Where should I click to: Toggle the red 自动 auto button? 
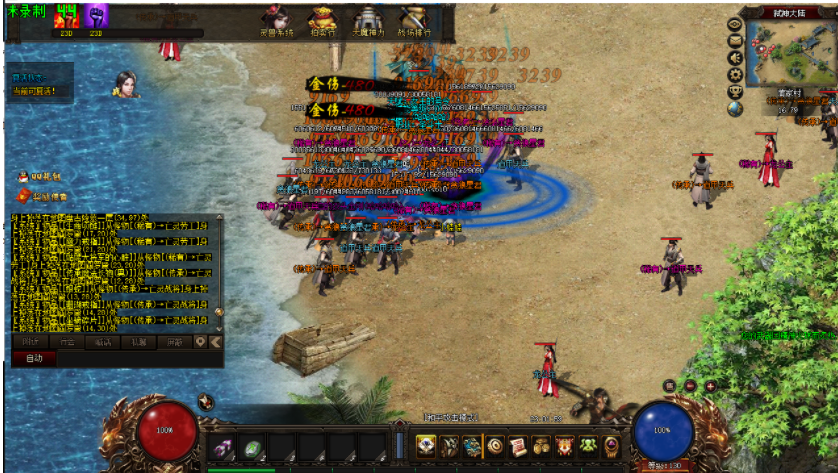pos(34,358)
